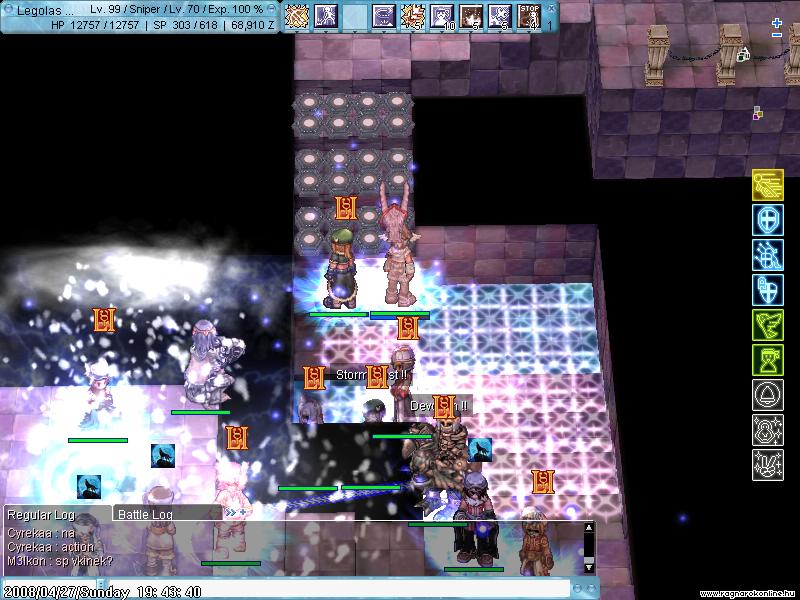The height and width of the screenshot is (600, 800).
Task: Switch to the Battle Log tab
Action: pos(146,514)
